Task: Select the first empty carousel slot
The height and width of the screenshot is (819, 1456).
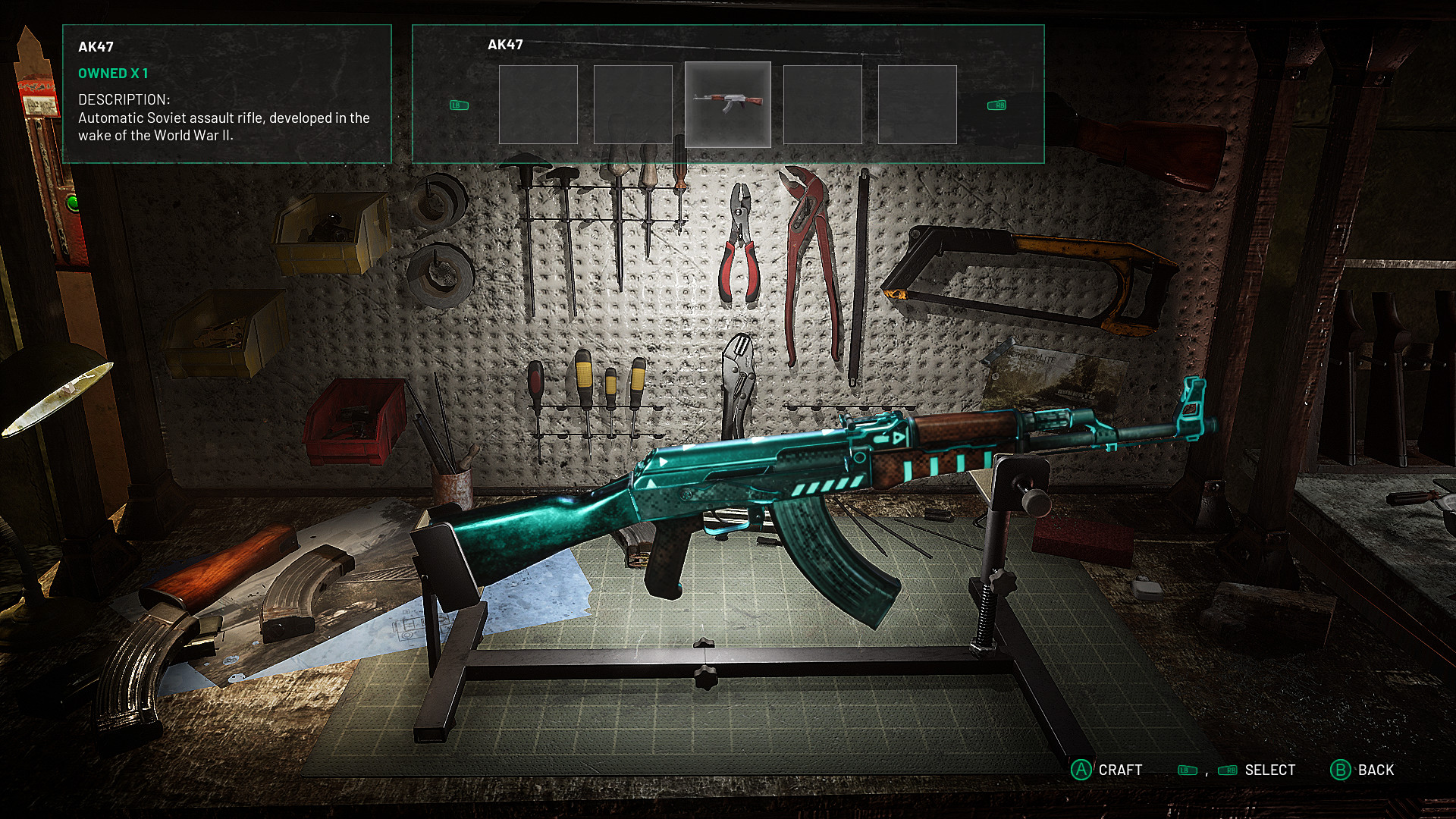Action: coord(540,104)
